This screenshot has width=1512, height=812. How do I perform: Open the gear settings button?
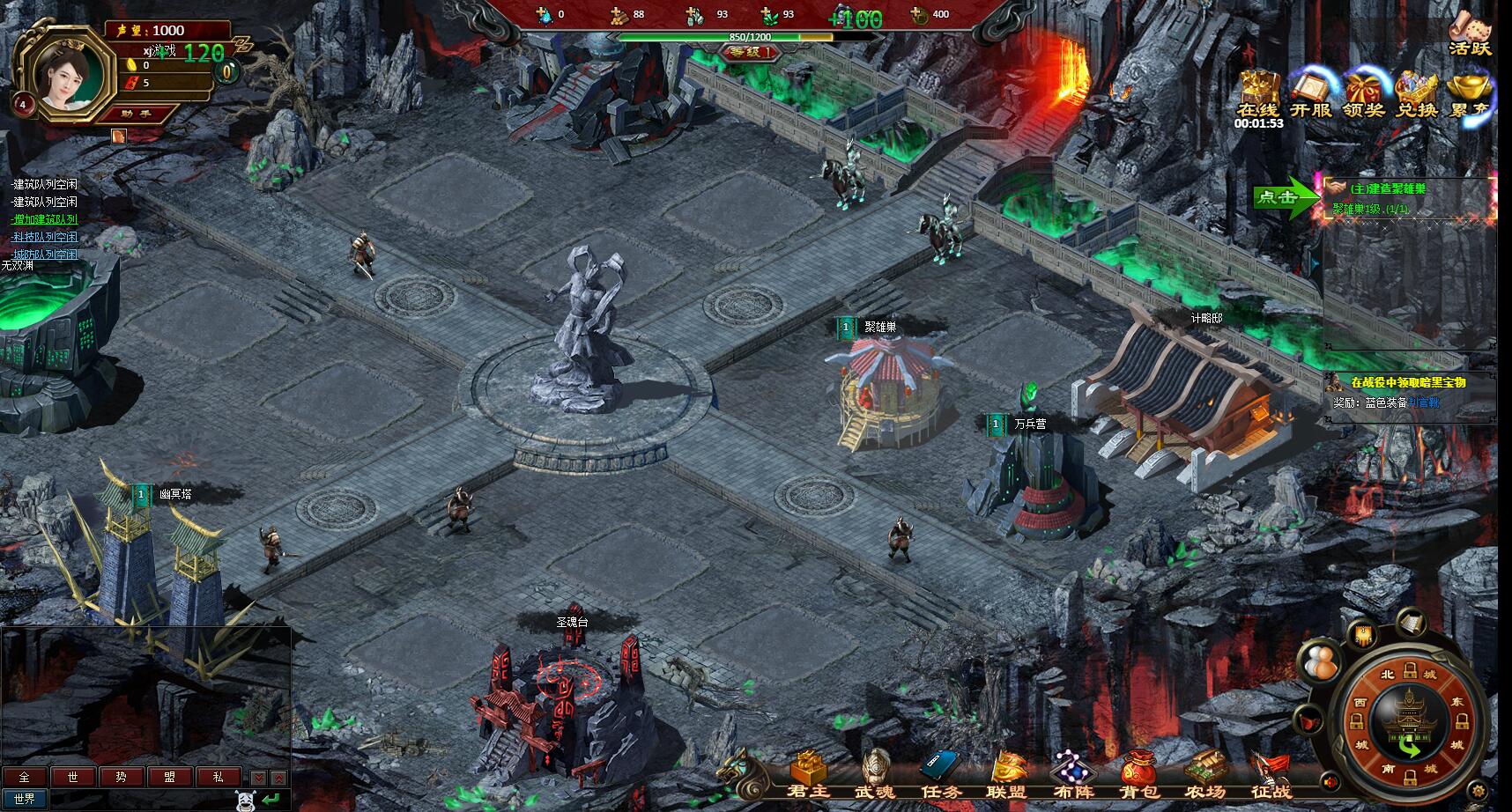click(x=1478, y=789)
